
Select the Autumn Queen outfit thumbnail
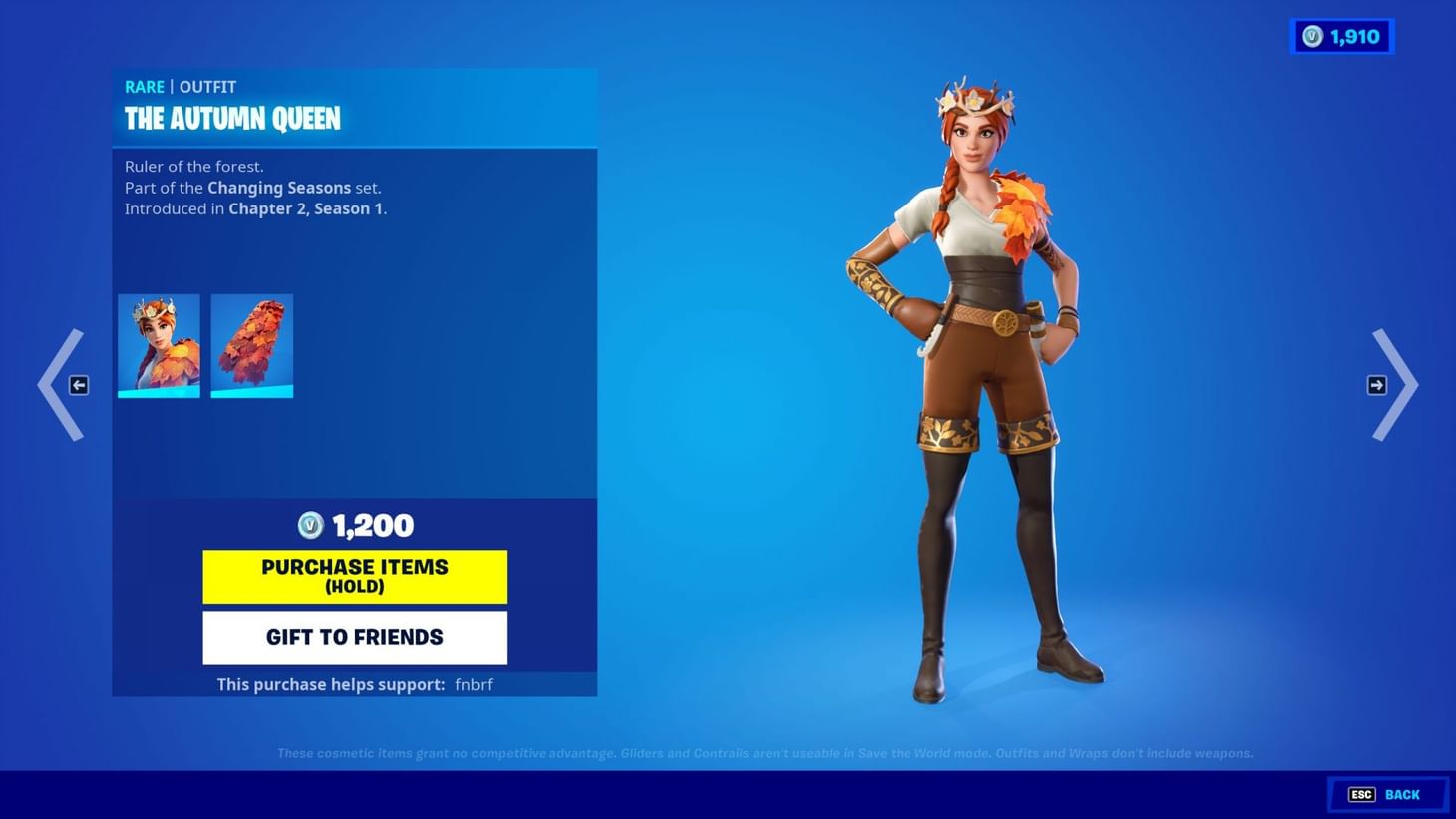(x=159, y=345)
